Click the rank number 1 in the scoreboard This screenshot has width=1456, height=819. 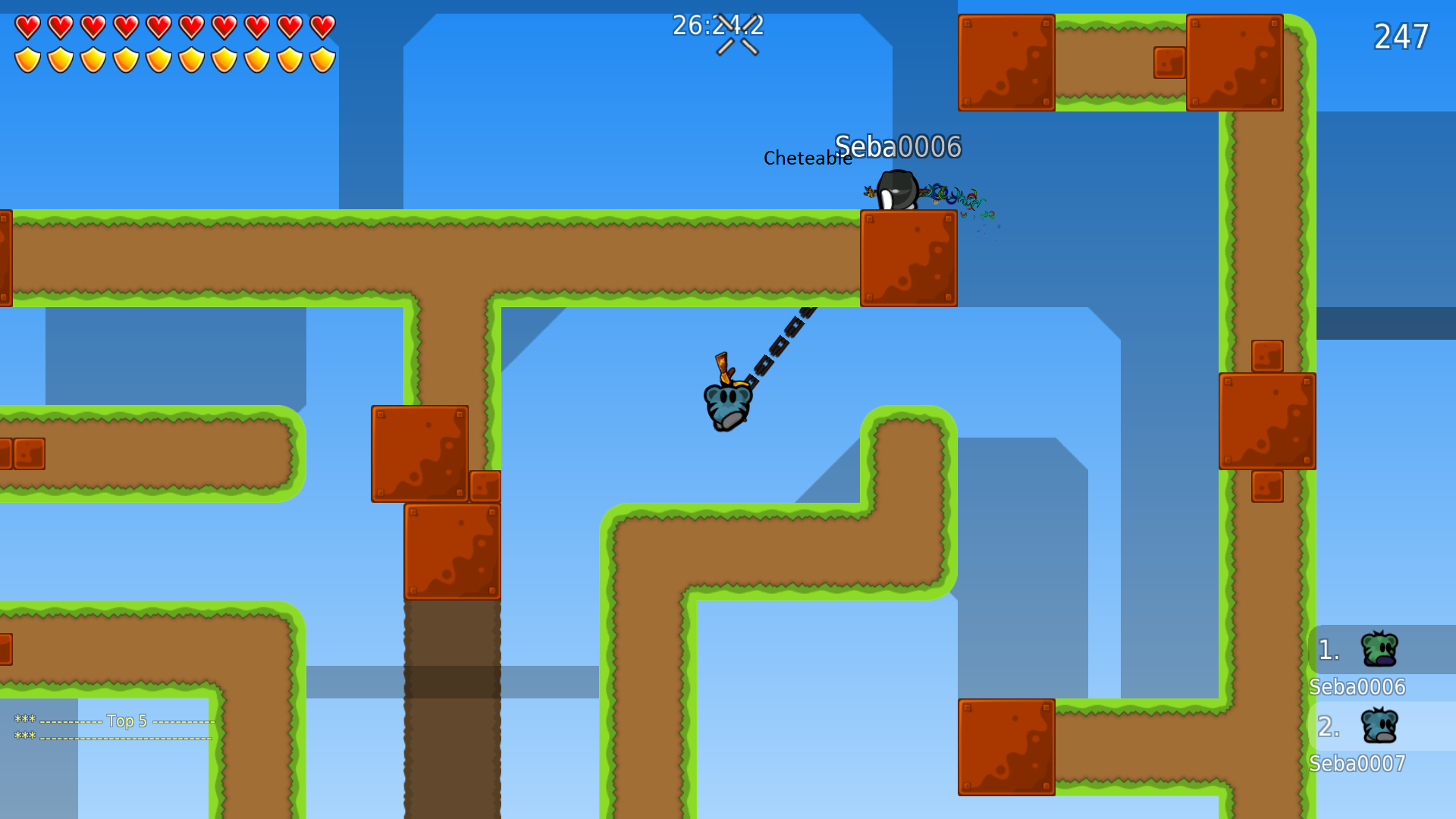click(1327, 648)
